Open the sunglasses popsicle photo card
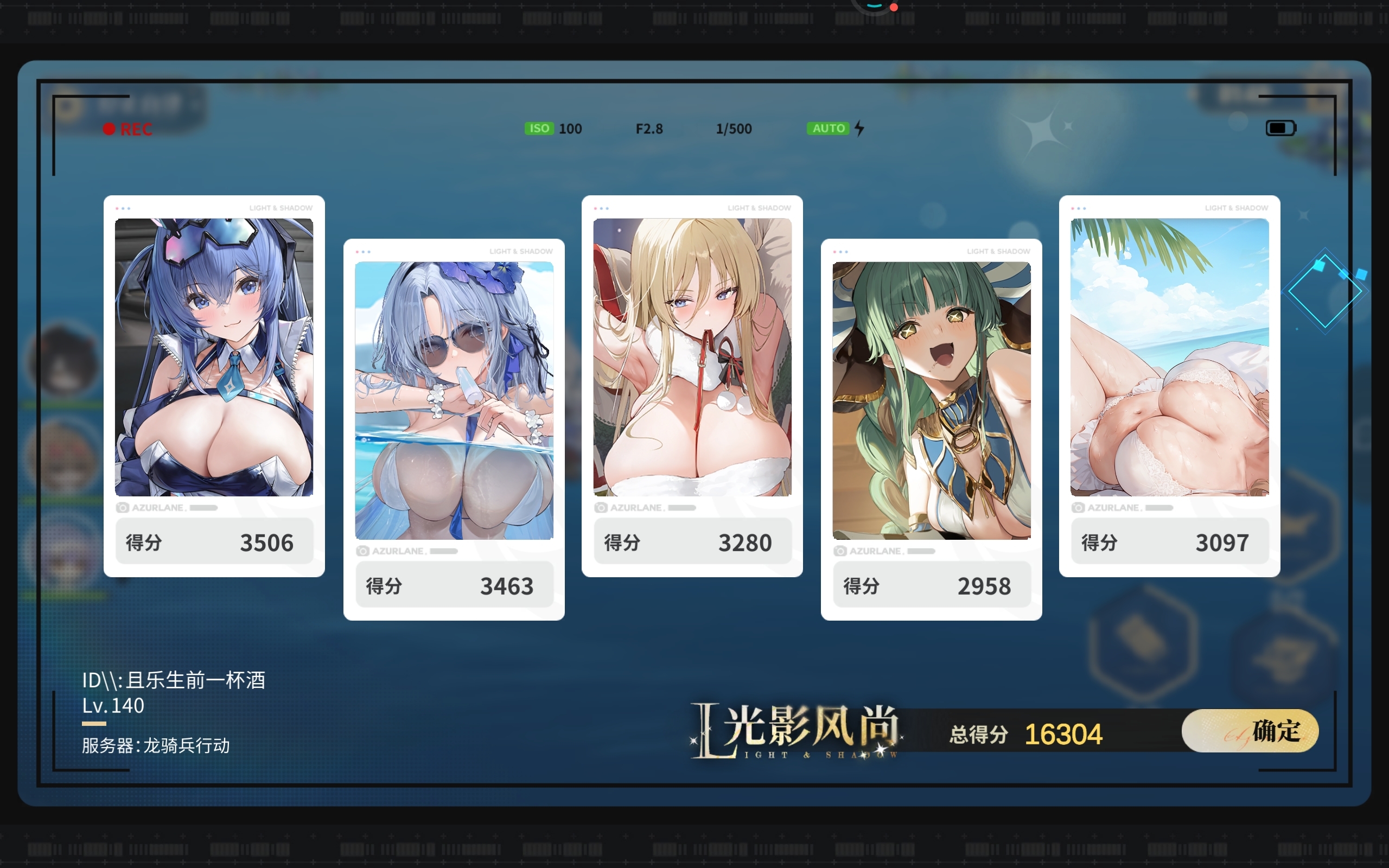 coord(454,400)
